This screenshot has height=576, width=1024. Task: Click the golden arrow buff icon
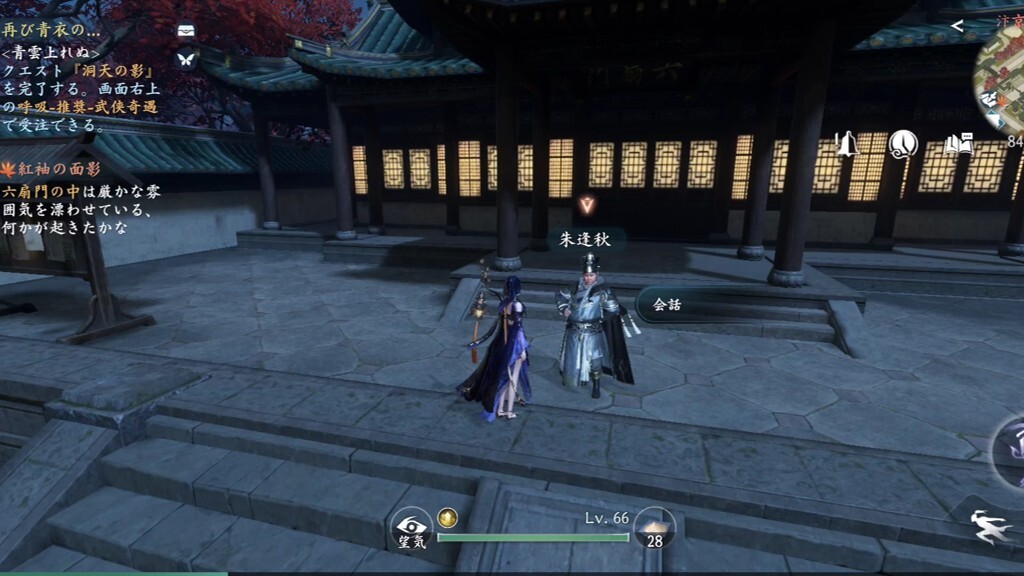coord(448,517)
